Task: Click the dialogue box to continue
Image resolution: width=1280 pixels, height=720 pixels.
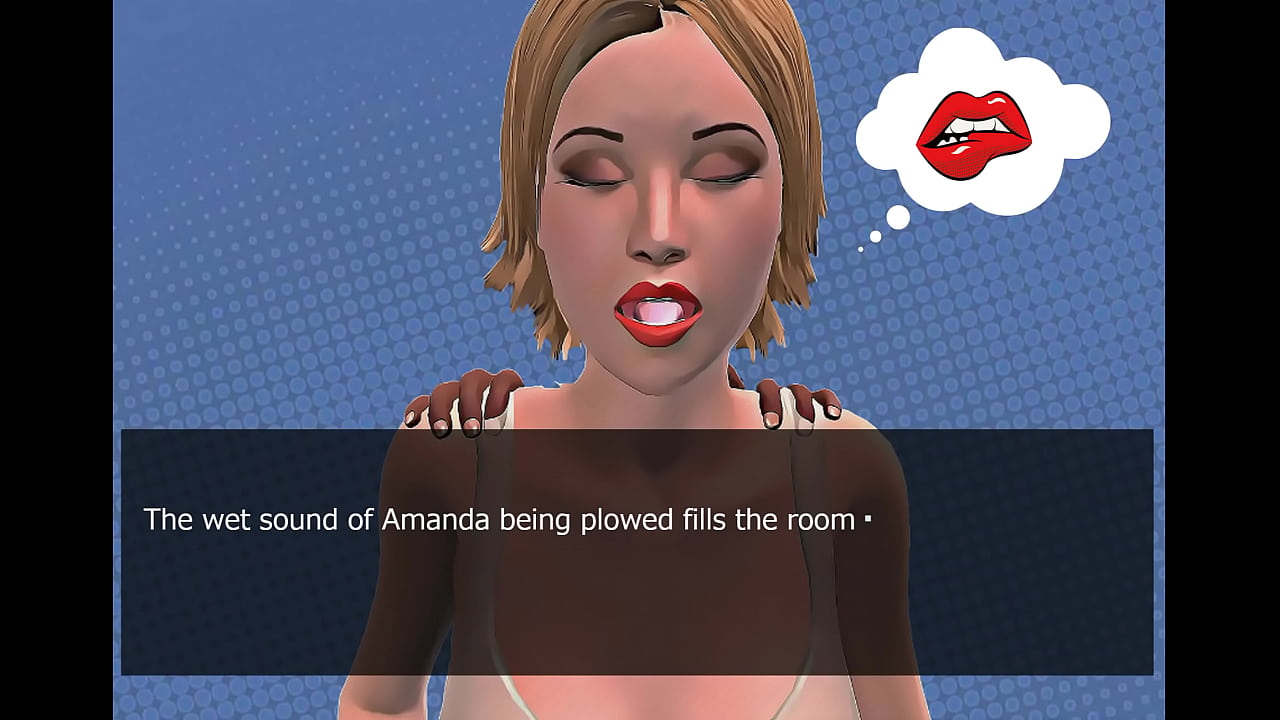Action: (x=636, y=552)
